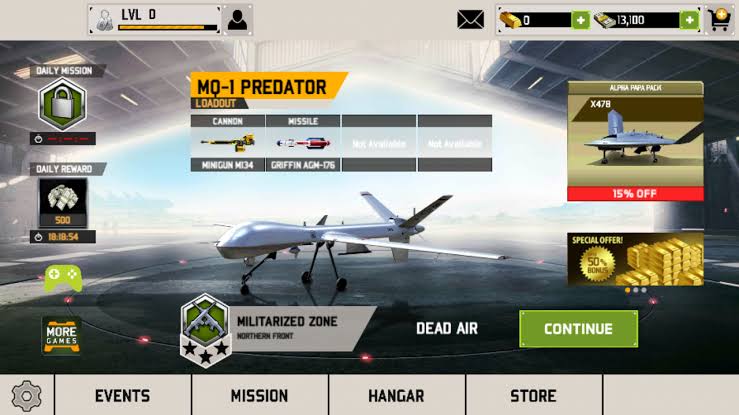The height and width of the screenshot is (415, 739).
Task: Open the 50% bonus gold special offer
Action: [x=635, y=260]
